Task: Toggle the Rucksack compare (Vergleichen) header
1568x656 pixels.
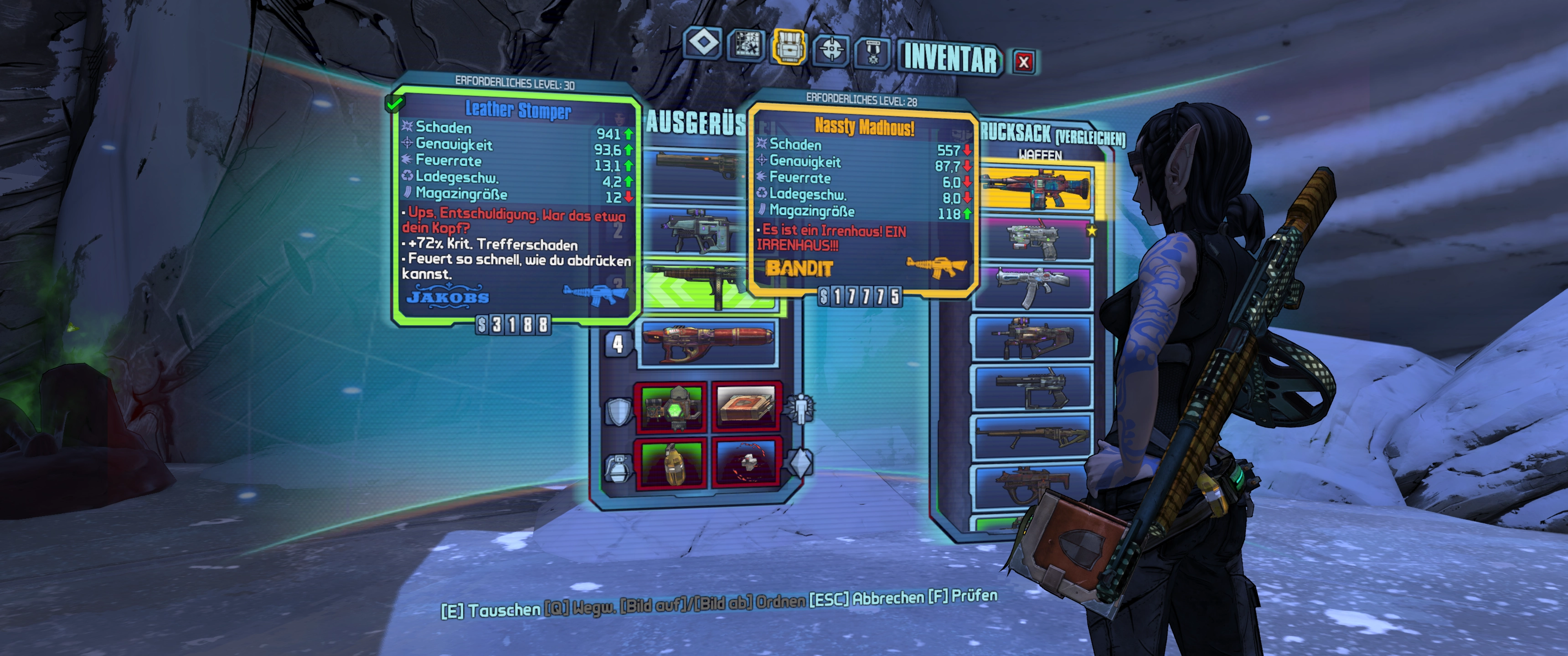Action: (x=1053, y=135)
